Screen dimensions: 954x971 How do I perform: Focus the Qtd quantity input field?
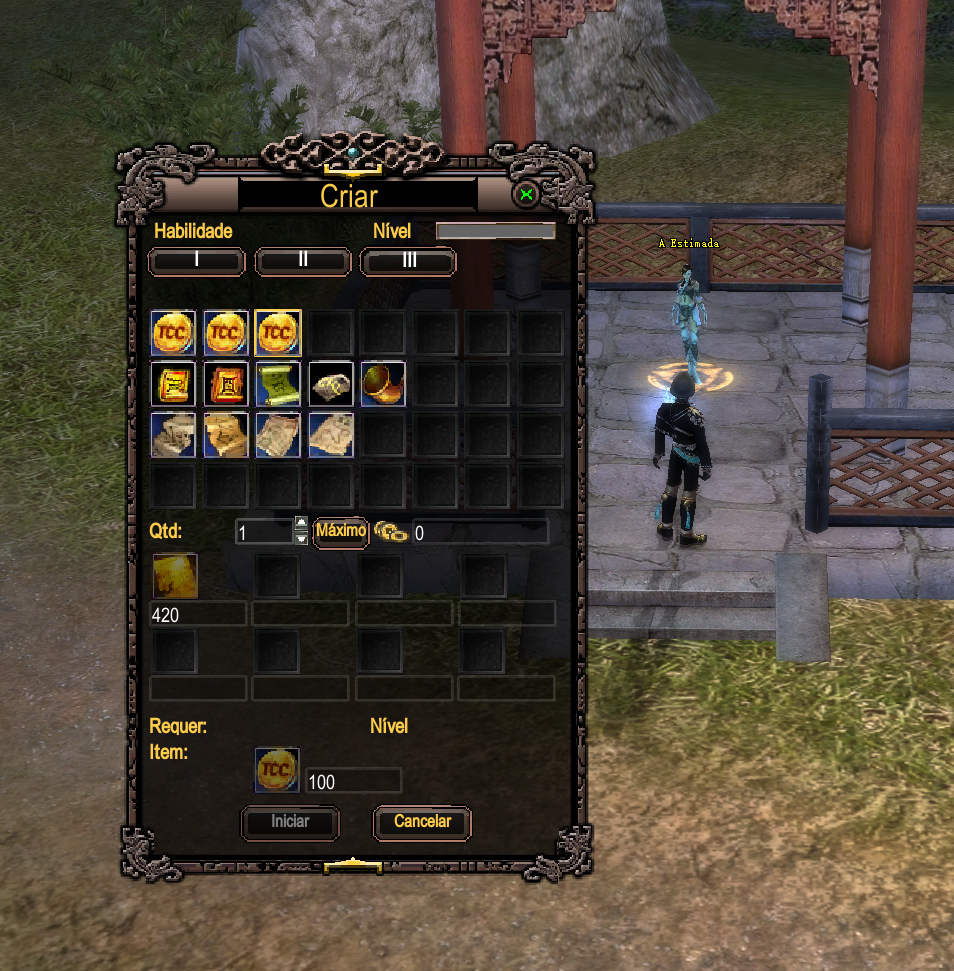[264, 532]
